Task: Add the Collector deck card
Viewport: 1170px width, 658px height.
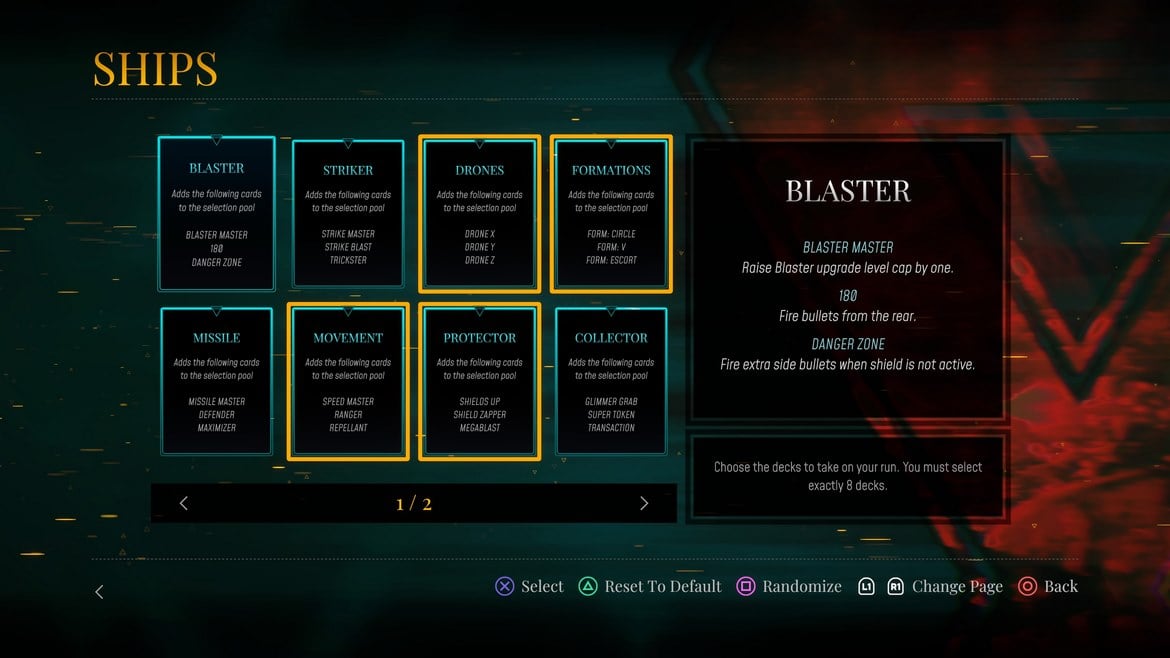Action: tap(611, 382)
